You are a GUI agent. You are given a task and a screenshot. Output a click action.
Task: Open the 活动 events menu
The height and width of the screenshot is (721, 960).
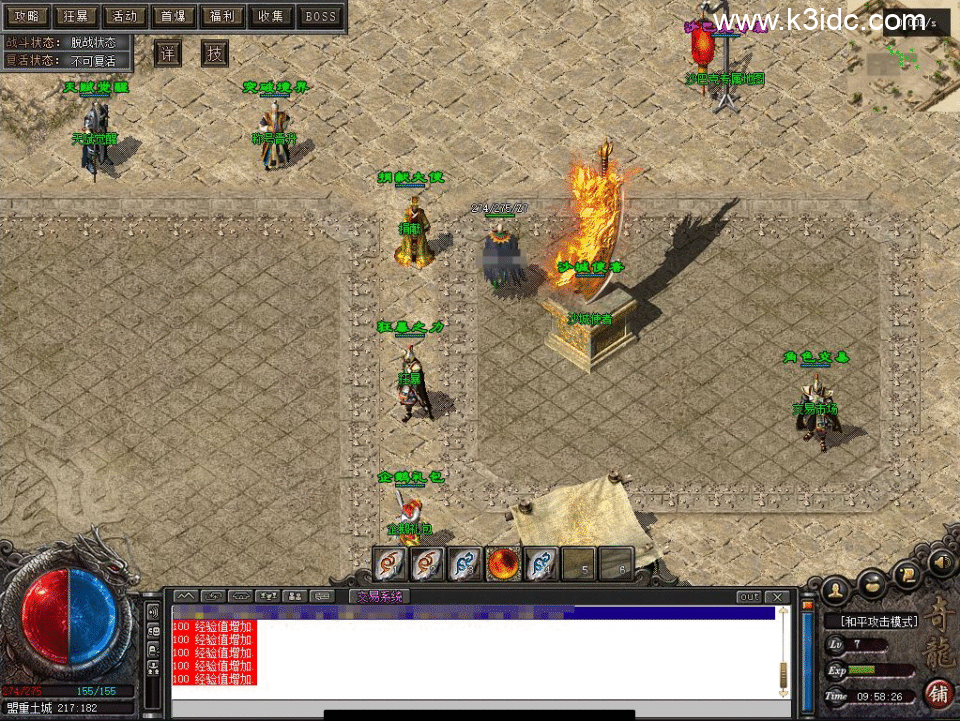[124, 16]
